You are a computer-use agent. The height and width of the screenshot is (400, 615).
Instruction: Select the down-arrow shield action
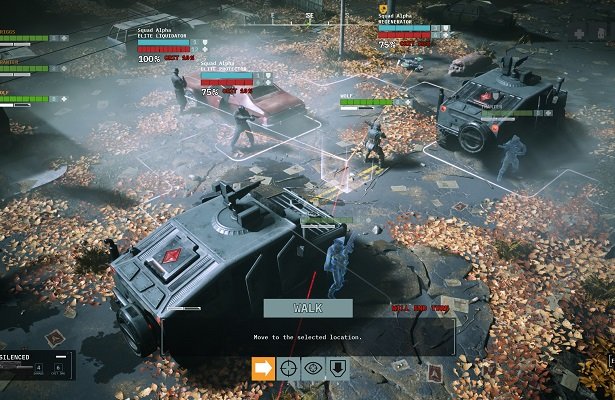point(338,368)
